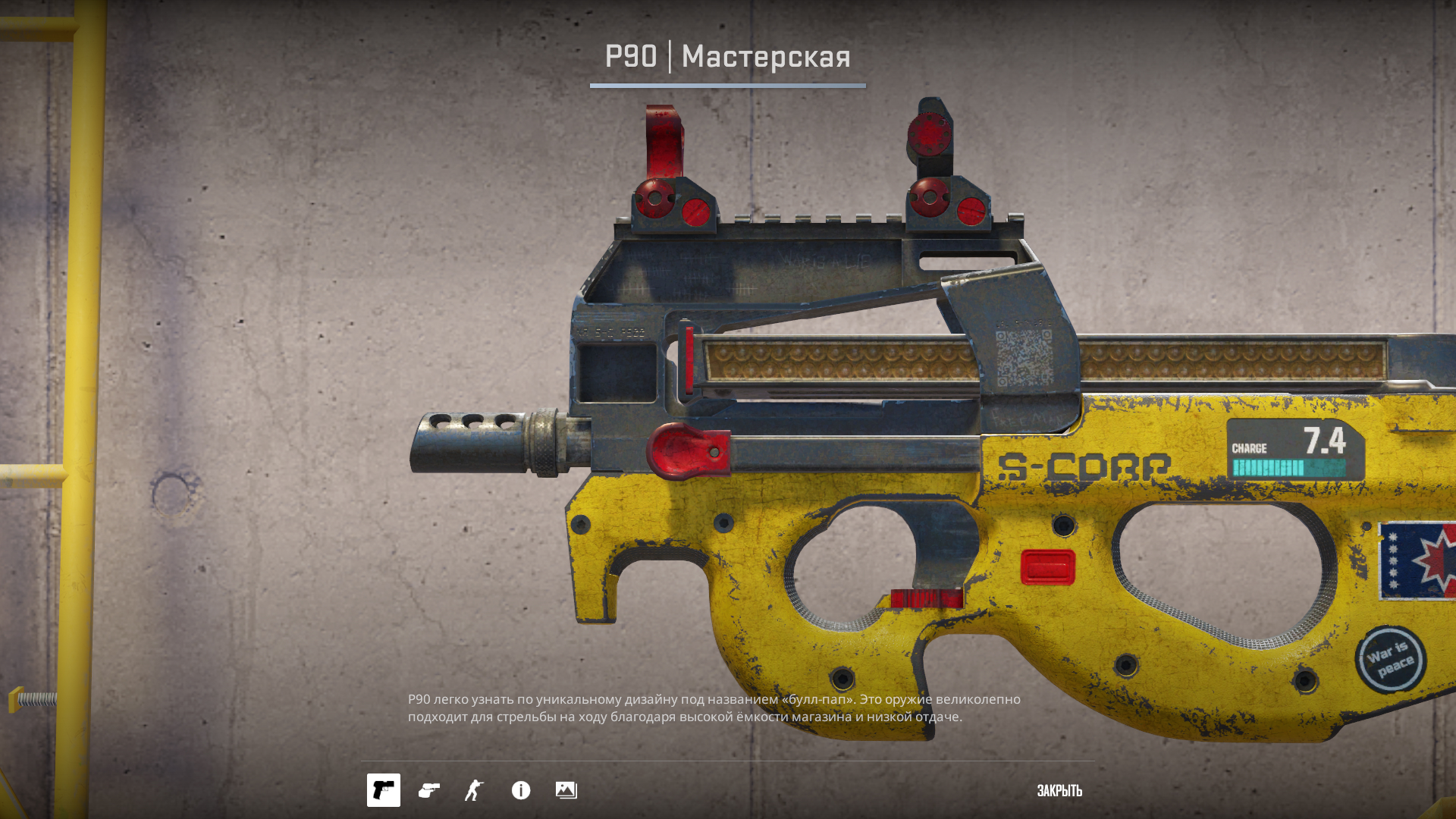Close the inspect screen with ЗАКРЫТЬ
This screenshot has width=1456, height=819.
pos(1059,791)
